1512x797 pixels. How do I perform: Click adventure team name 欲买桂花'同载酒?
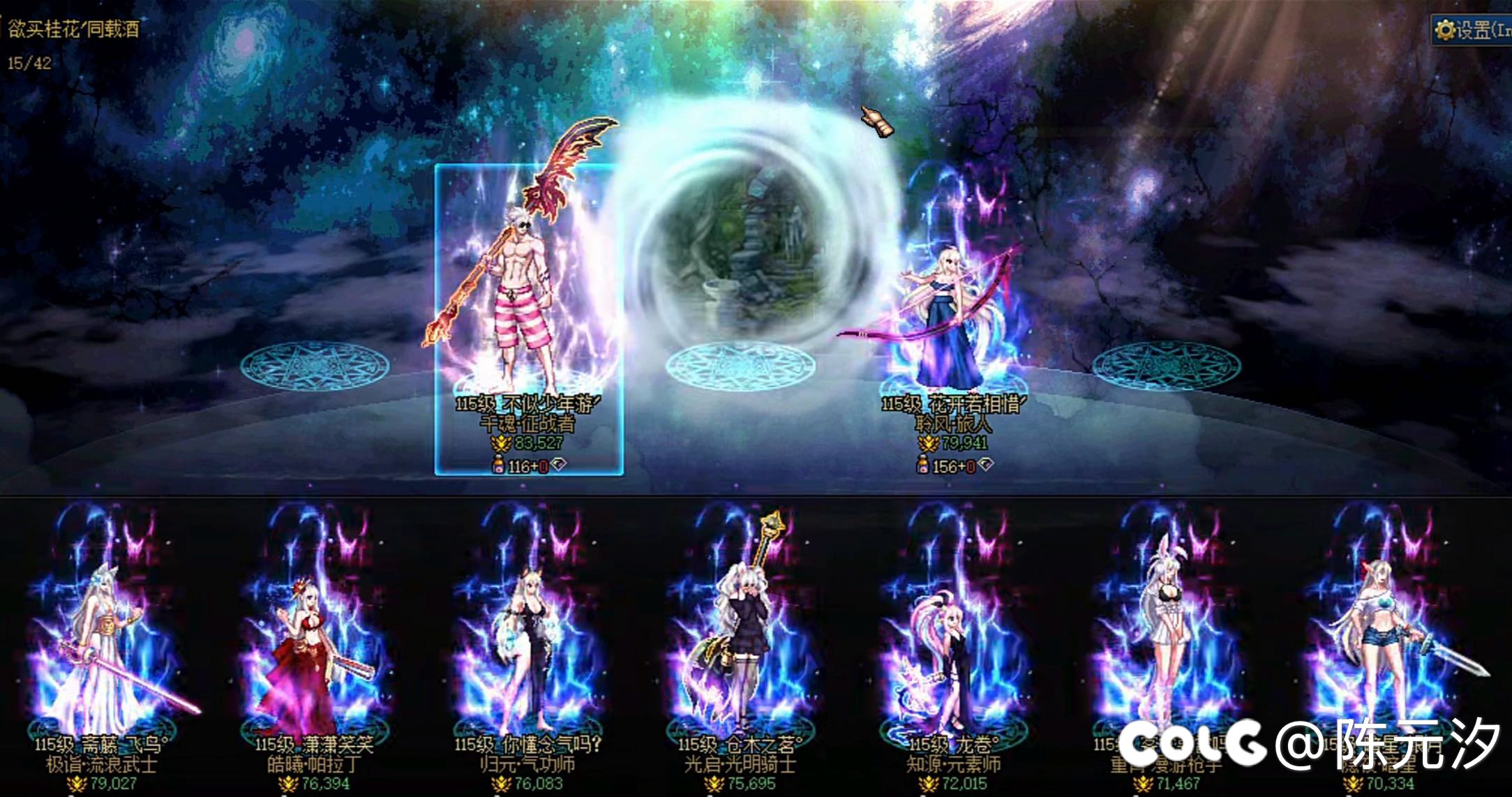coord(73,30)
